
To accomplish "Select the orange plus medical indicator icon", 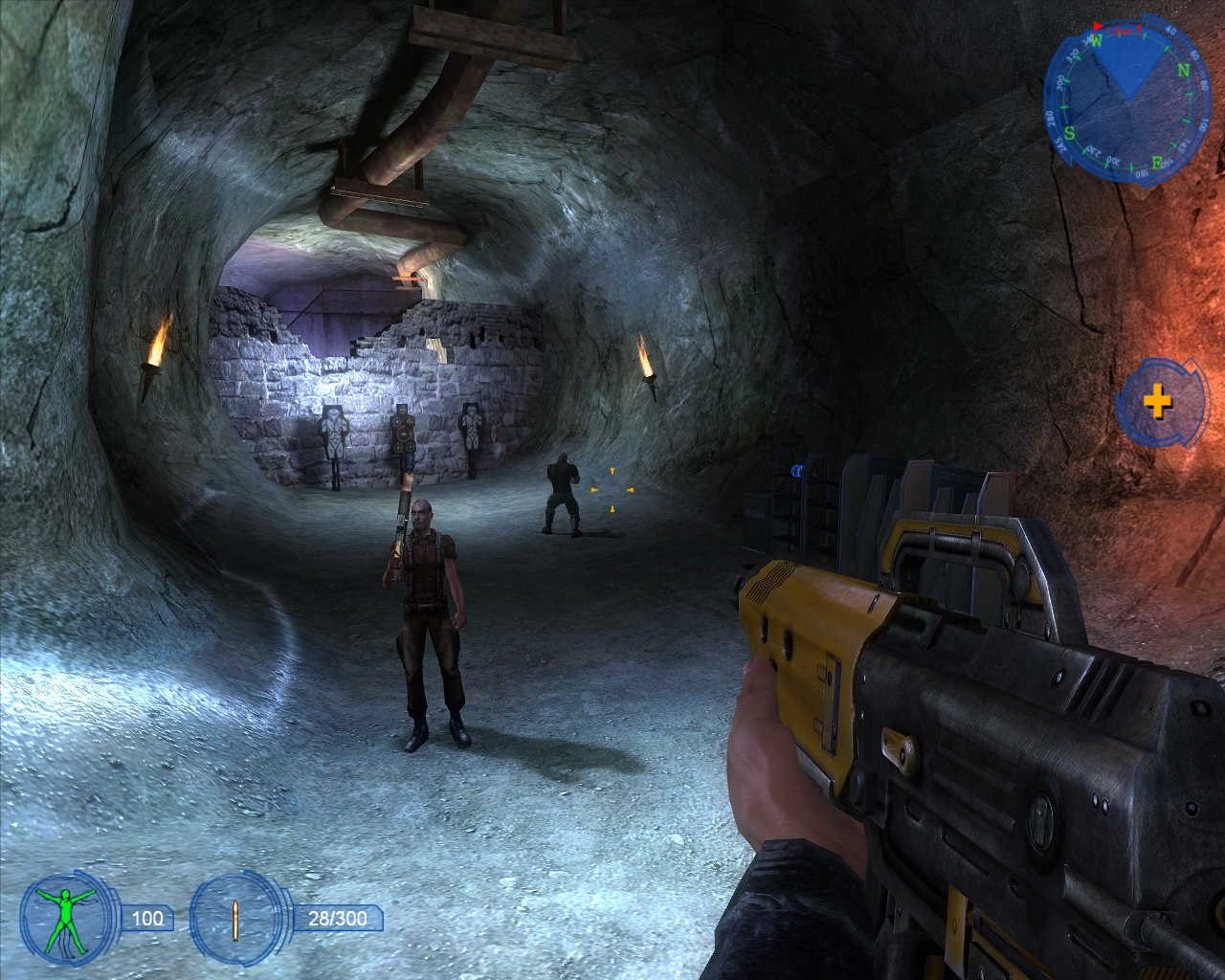I will coord(1158,401).
